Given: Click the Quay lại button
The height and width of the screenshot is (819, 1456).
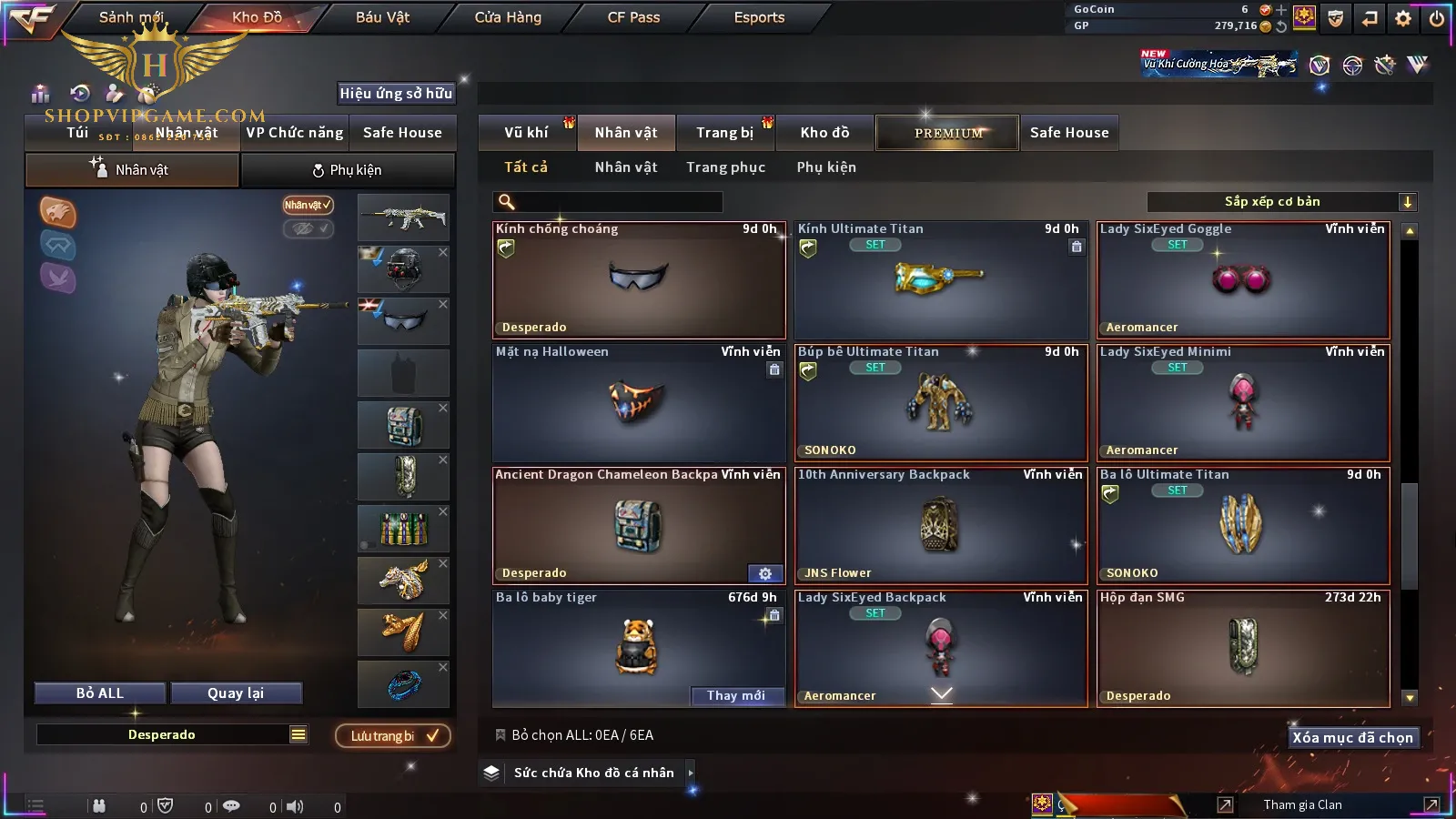Looking at the screenshot, I should pos(236,693).
